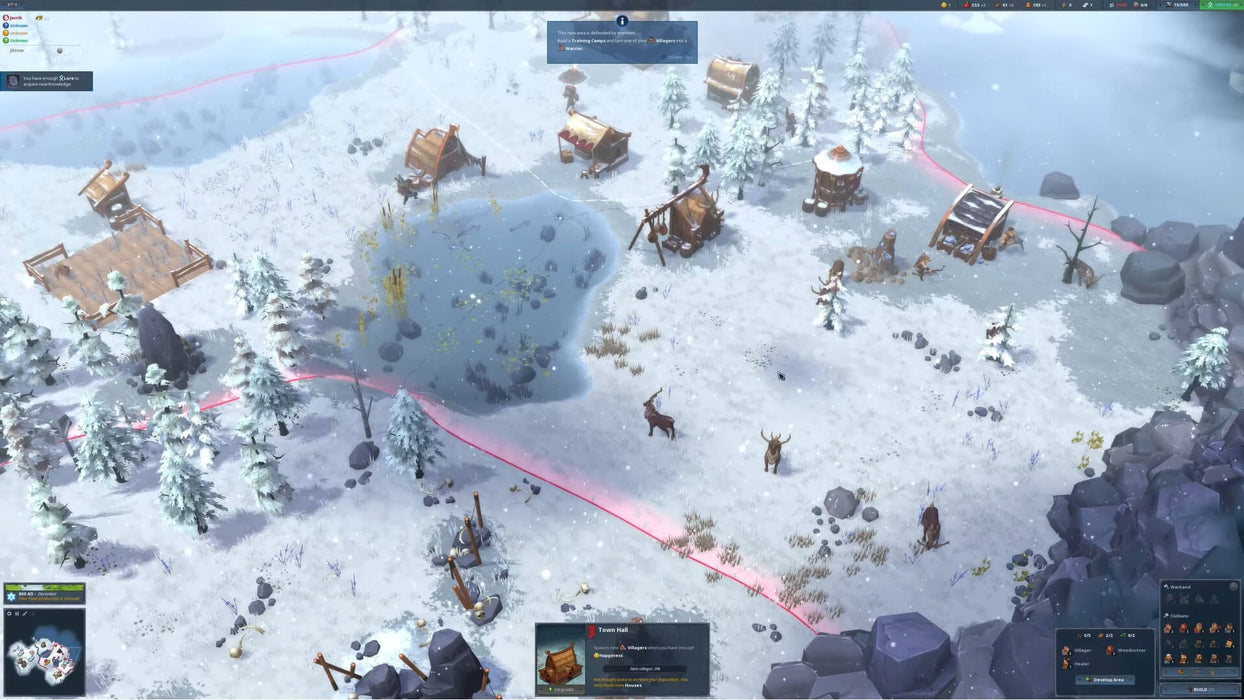The width and height of the screenshot is (1244, 700).
Task: Click the winter December season banner
Action: point(44,594)
